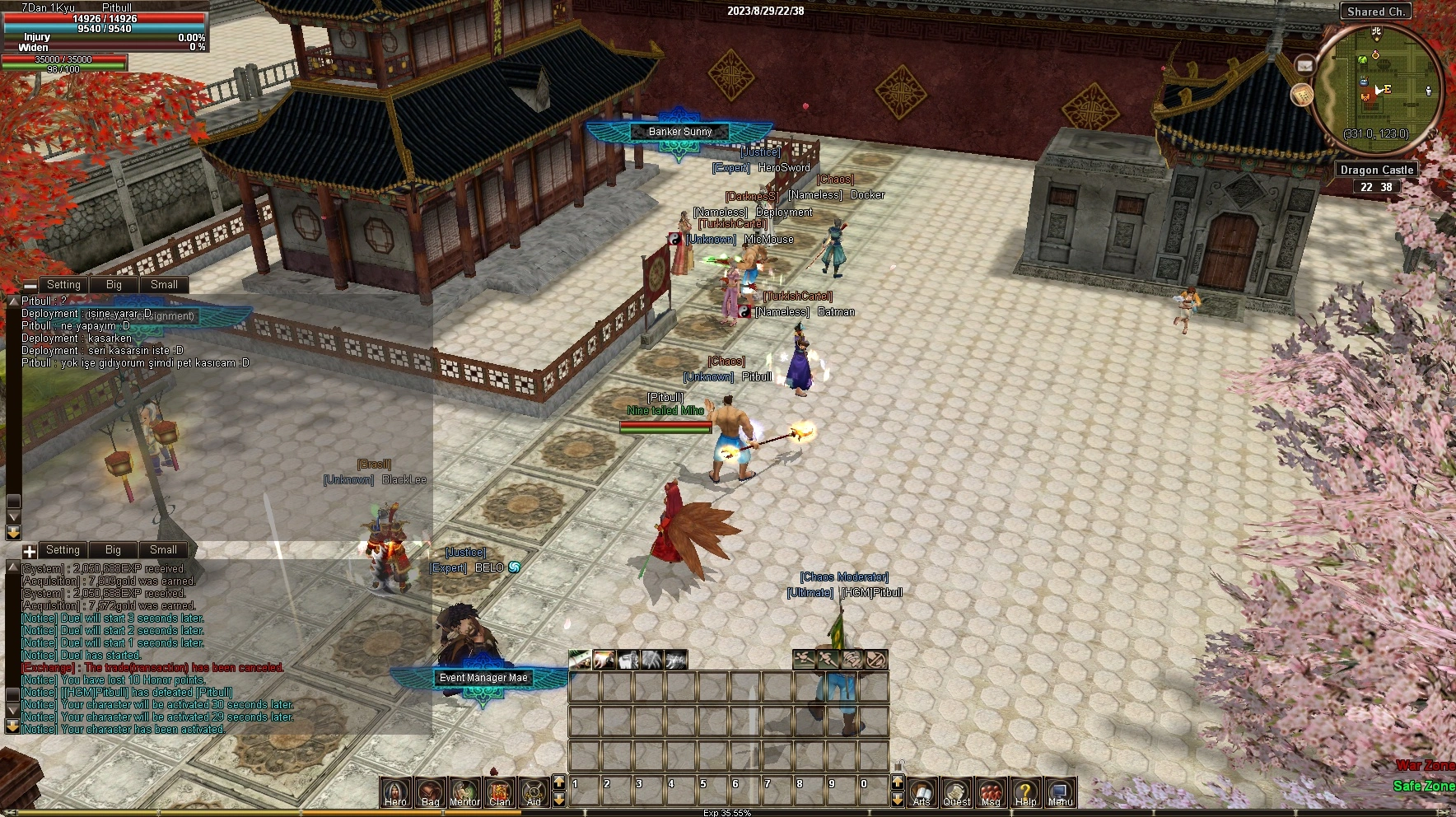Collapse the upper chat window with minus button

coord(30,286)
